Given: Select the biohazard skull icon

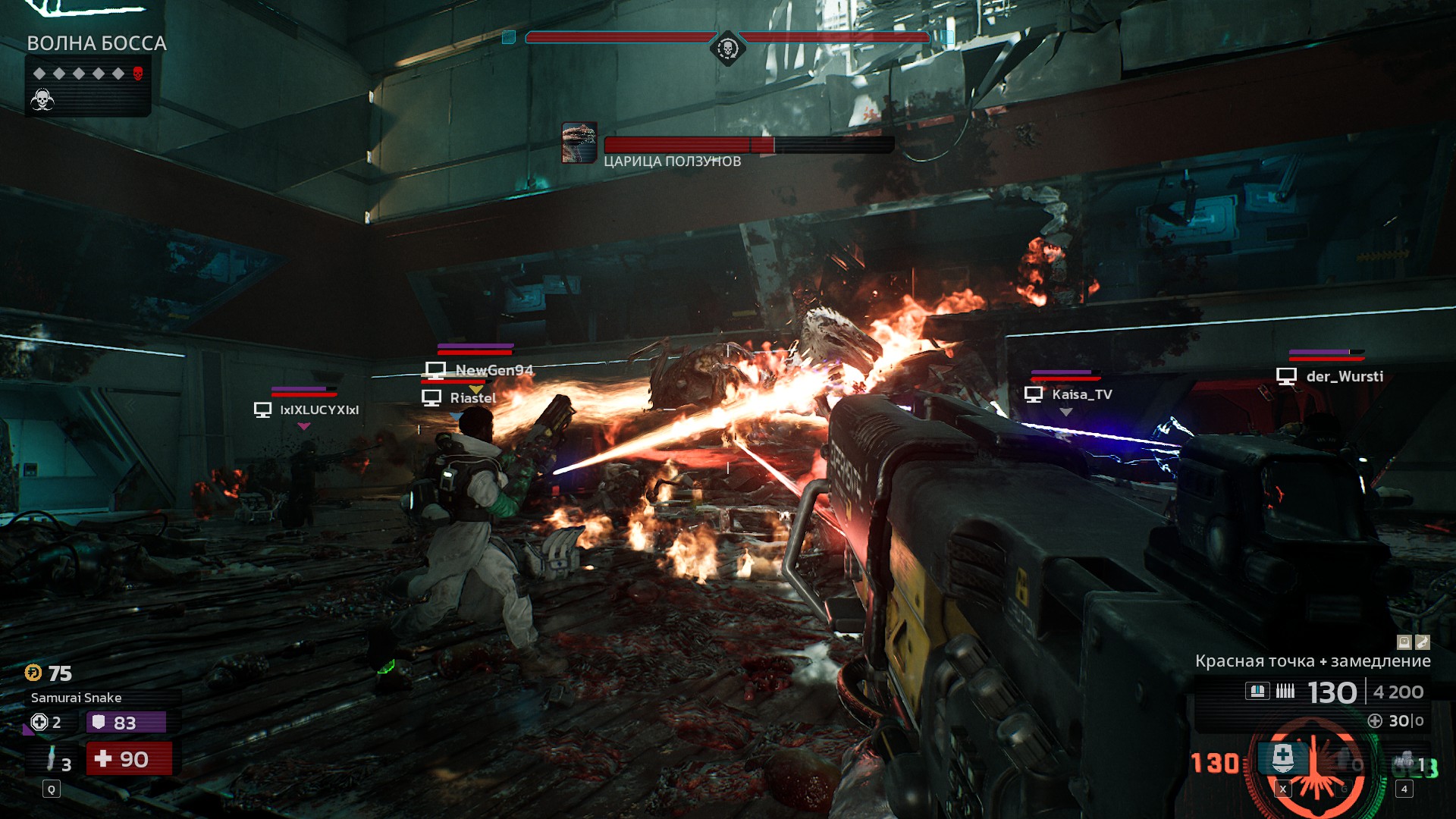Looking at the screenshot, I should coord(42,99).
